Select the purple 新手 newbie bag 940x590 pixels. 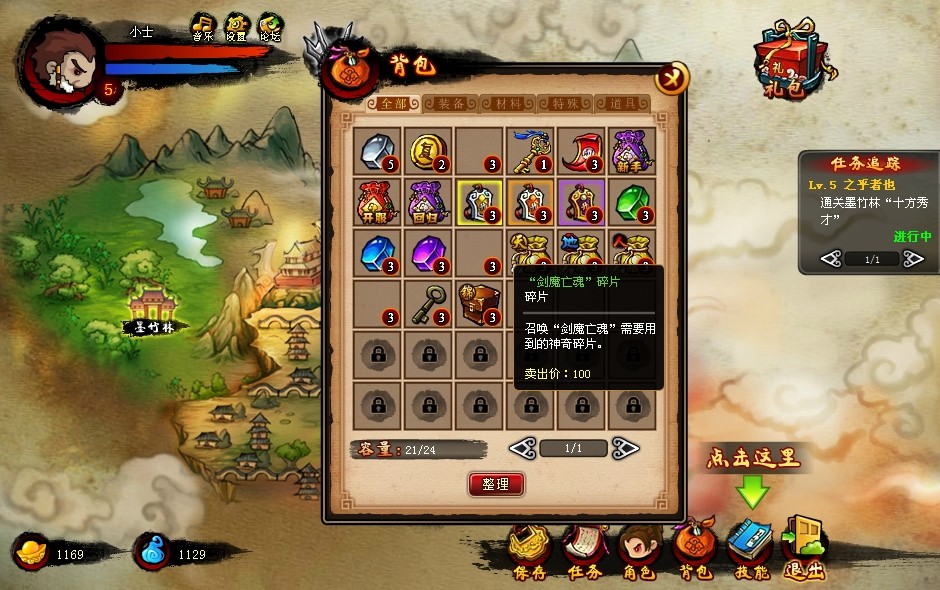[x=632, y=151]
